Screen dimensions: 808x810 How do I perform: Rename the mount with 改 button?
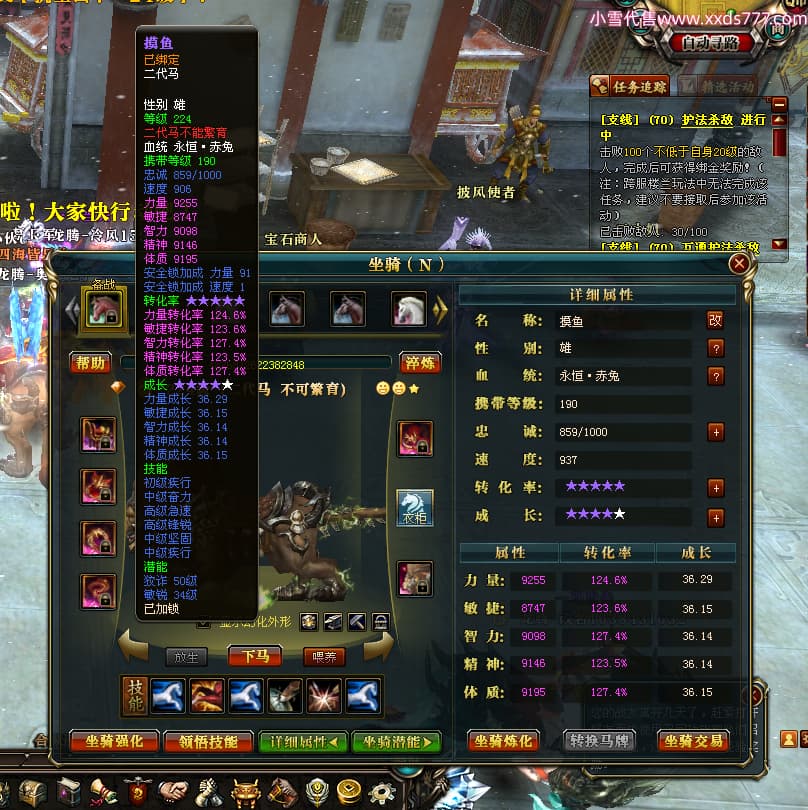click(x=715, y=320)
